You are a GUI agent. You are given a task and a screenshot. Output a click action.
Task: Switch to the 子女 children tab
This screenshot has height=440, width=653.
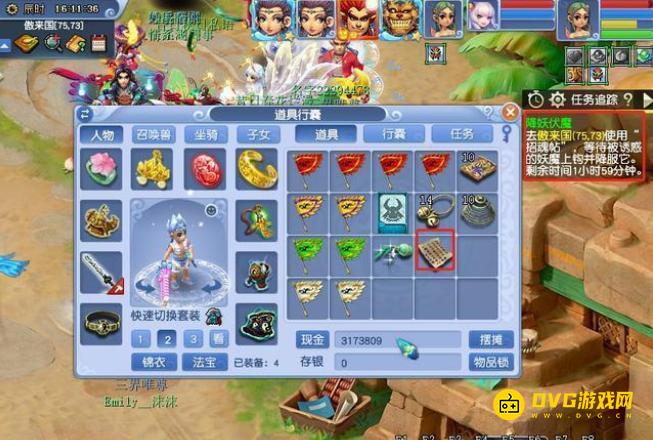255,134
